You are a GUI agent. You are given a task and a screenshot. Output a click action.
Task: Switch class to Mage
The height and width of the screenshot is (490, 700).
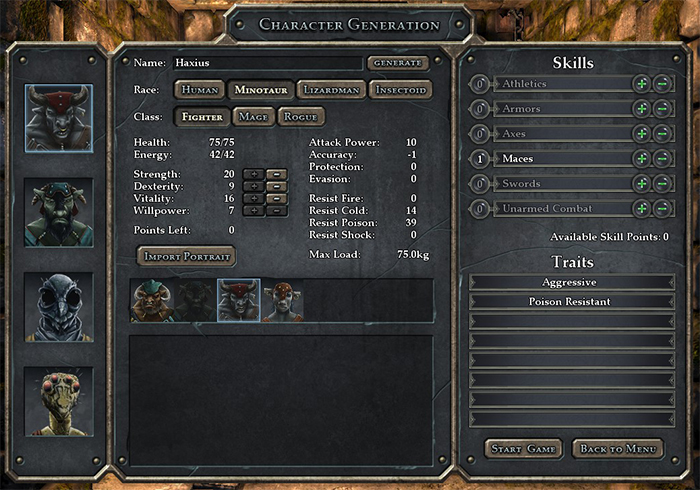tap(253, 117)
